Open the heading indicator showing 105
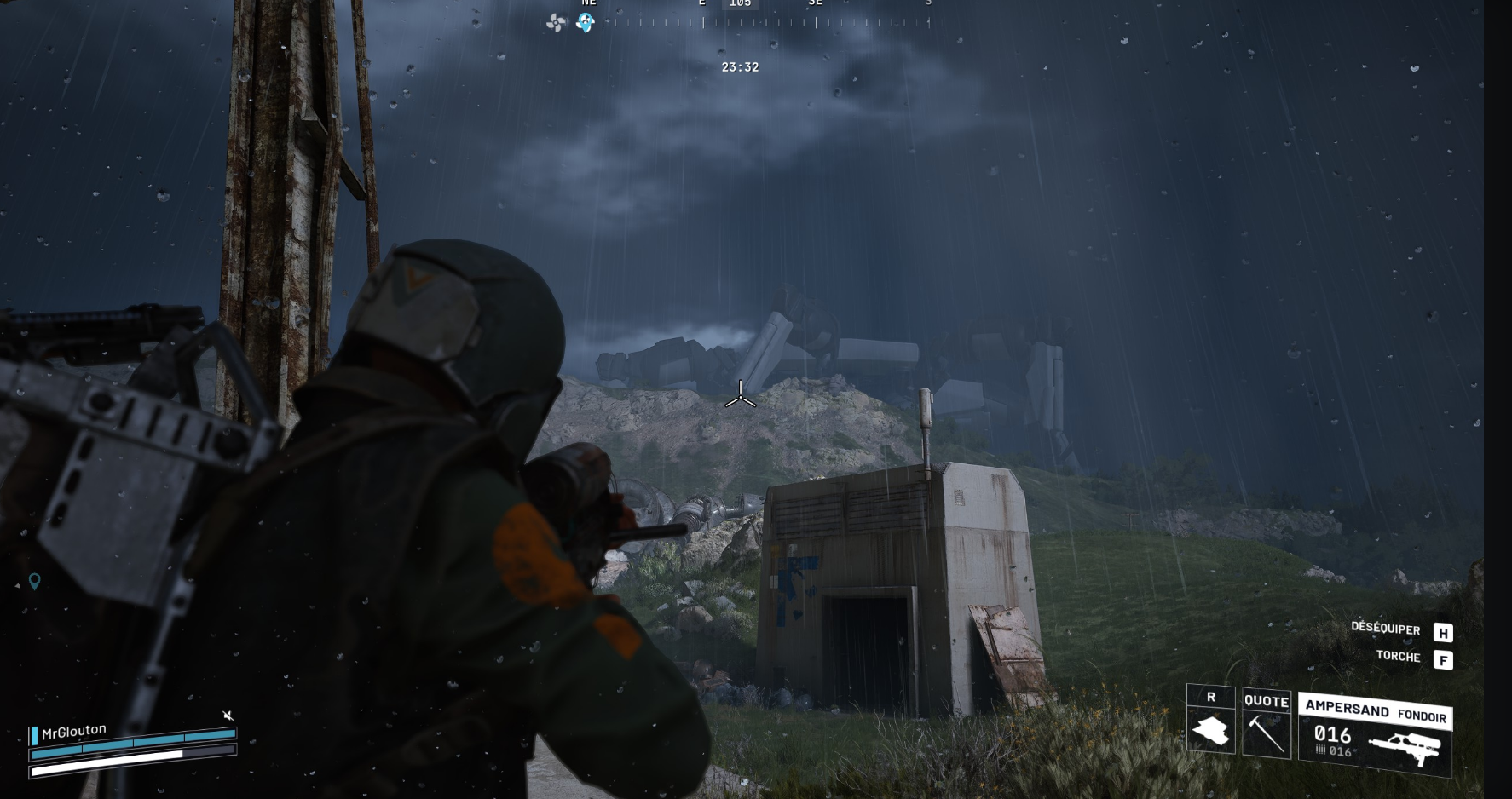1512x799 pixels. coord(741,3)
